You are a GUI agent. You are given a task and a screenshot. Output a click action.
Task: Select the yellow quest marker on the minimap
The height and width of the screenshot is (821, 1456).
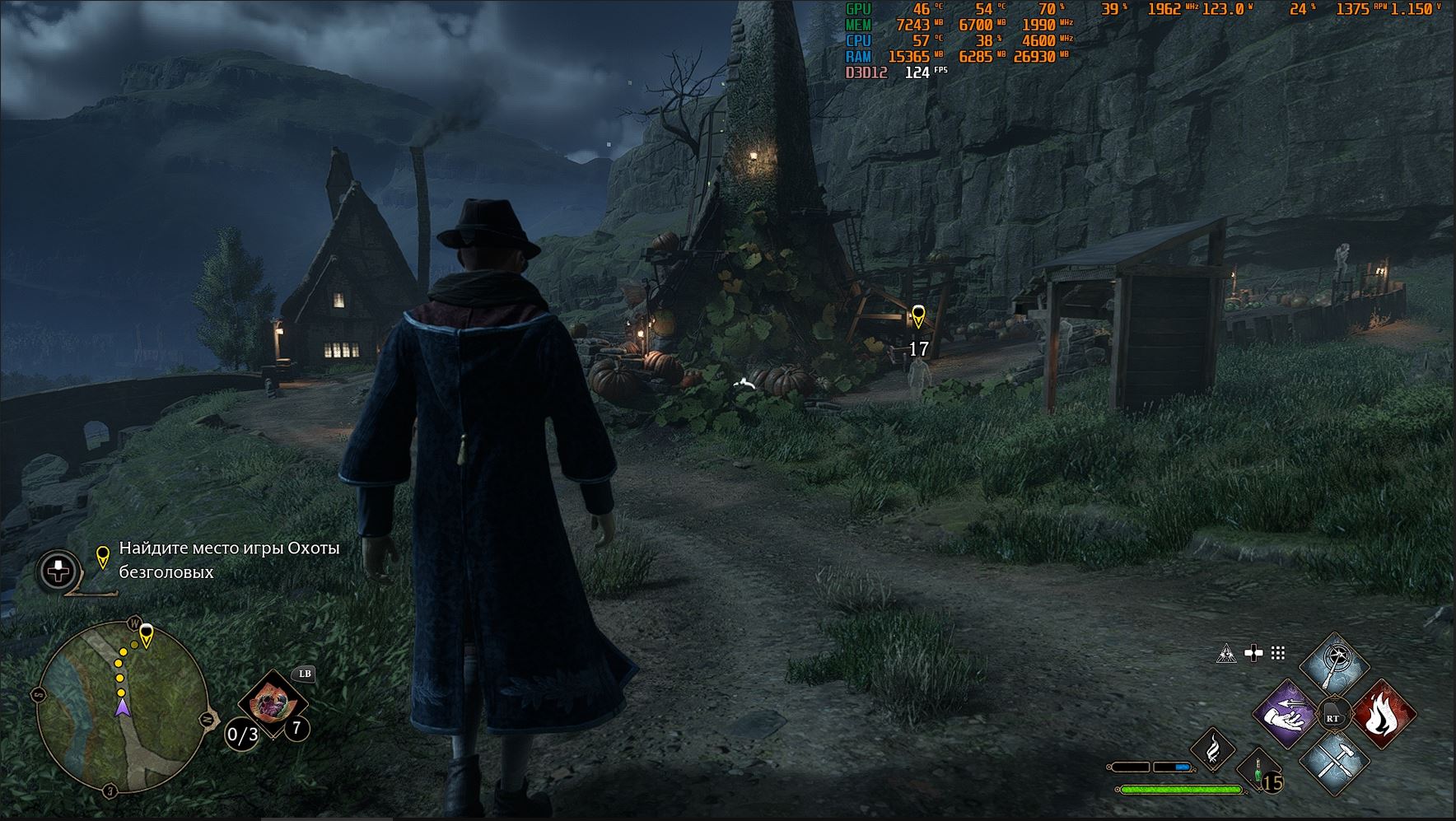click(147, 635)
